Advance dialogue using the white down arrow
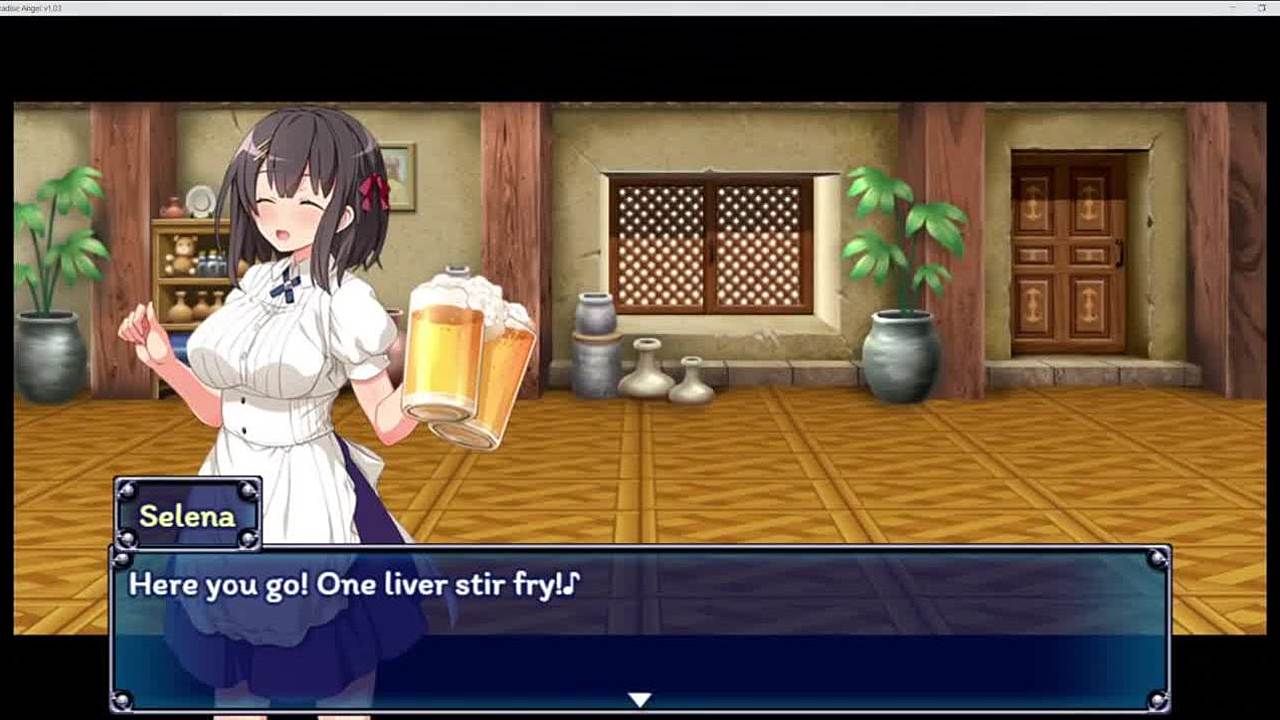The width and height of the screenshot is (1280, 720). pos(640,700)
